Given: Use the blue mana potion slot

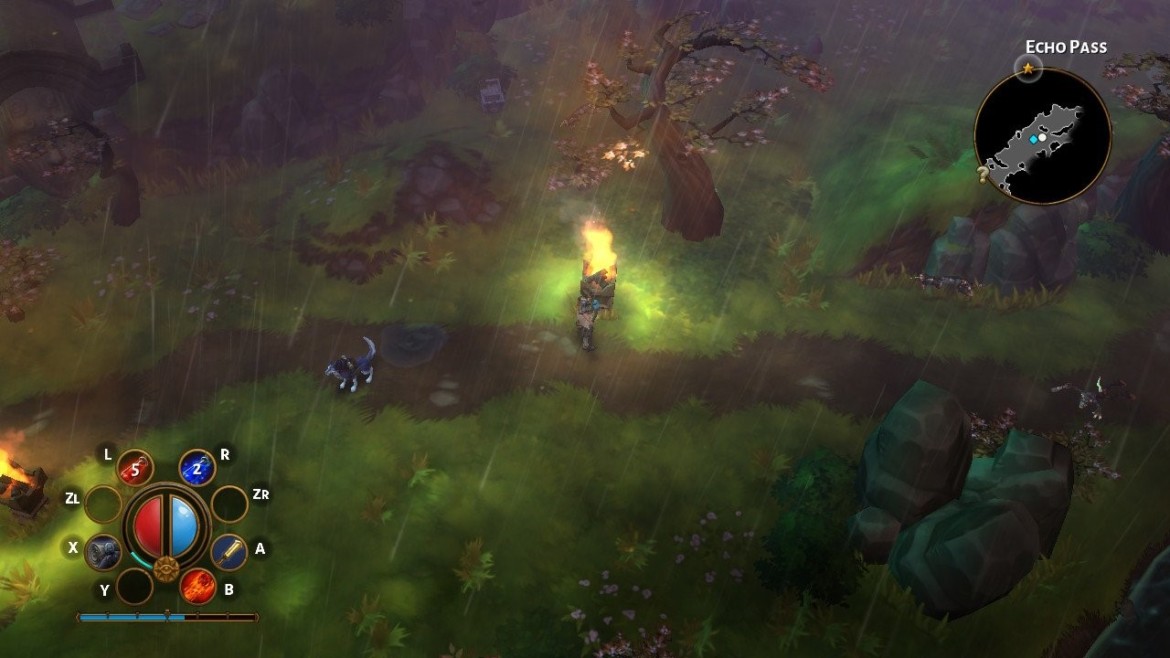Looking at the screenshot, I should [x=197, y=467].
